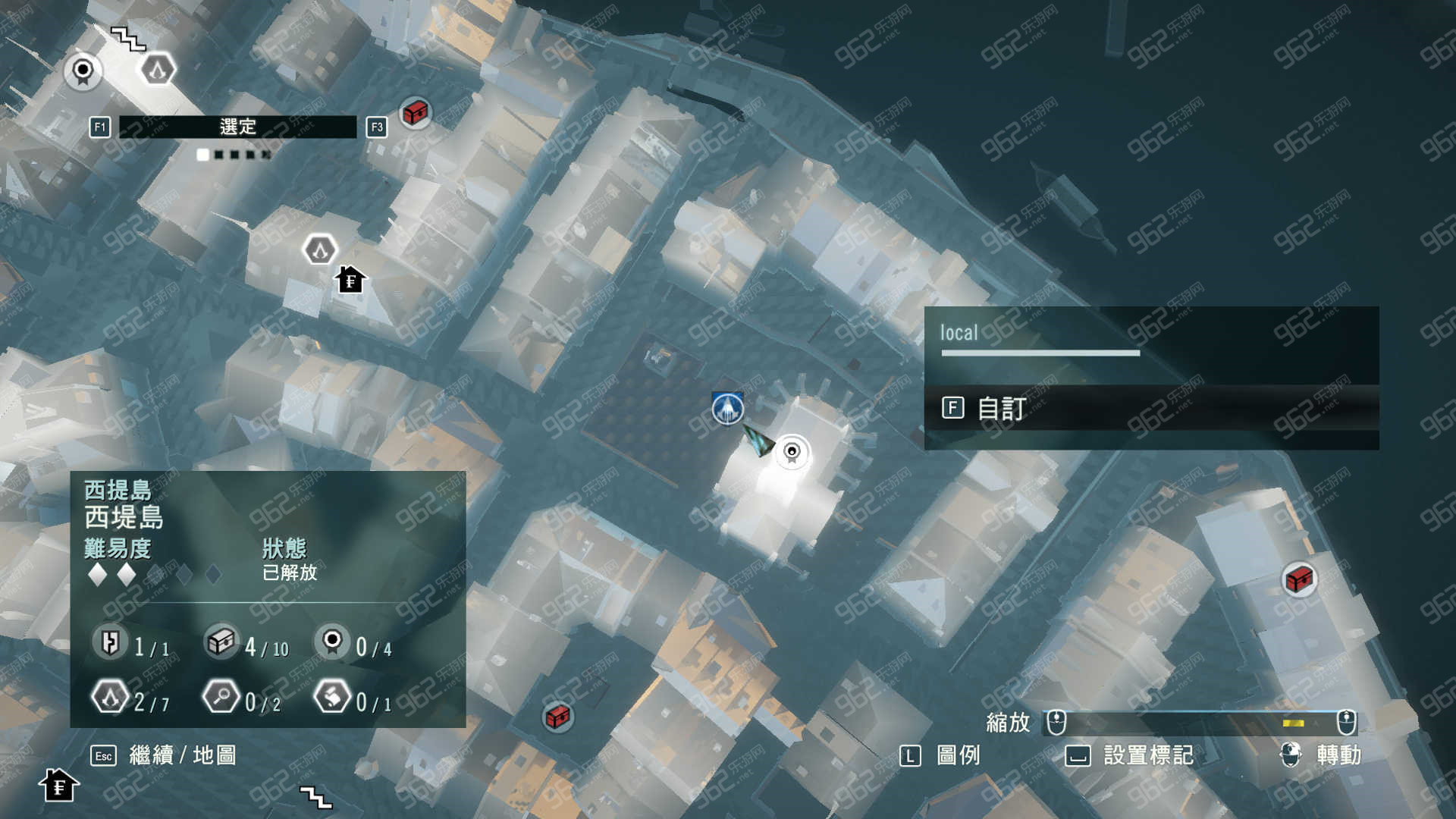Image resolution: width=1456 pixels, height=819 pixels.
Task: Select the red chest marker right of the district panel
Action: pos(558,716)
